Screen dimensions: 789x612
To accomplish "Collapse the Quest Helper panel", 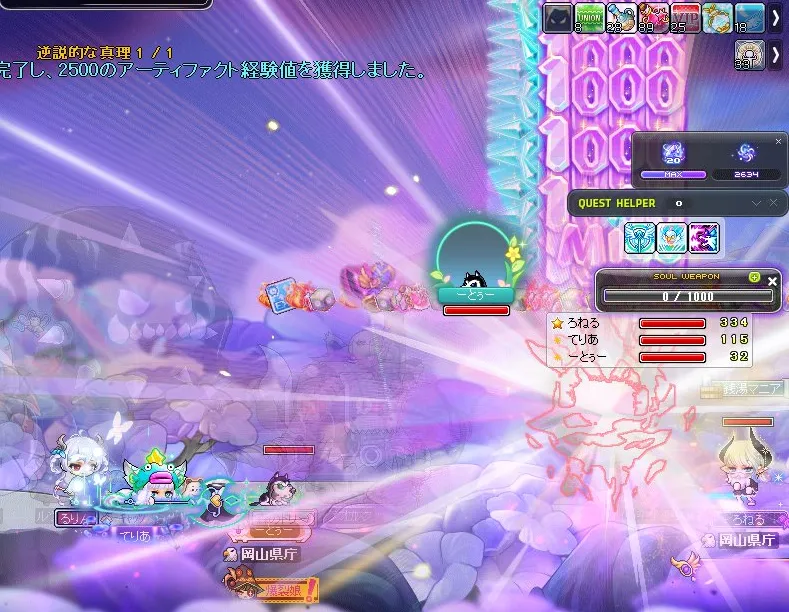I will tap(756, 203).
